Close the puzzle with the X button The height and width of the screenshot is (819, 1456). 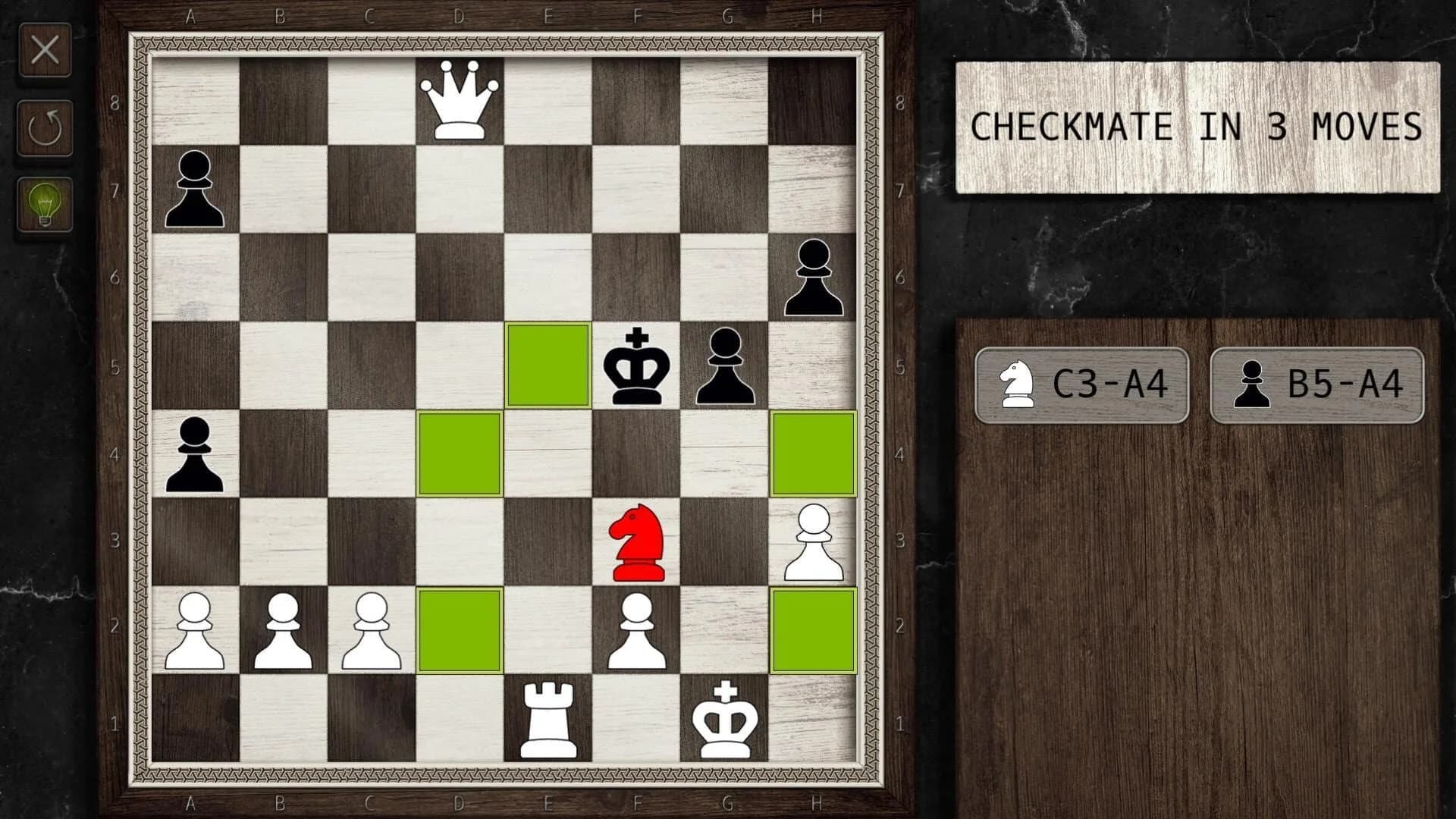(x=45, y=52)
